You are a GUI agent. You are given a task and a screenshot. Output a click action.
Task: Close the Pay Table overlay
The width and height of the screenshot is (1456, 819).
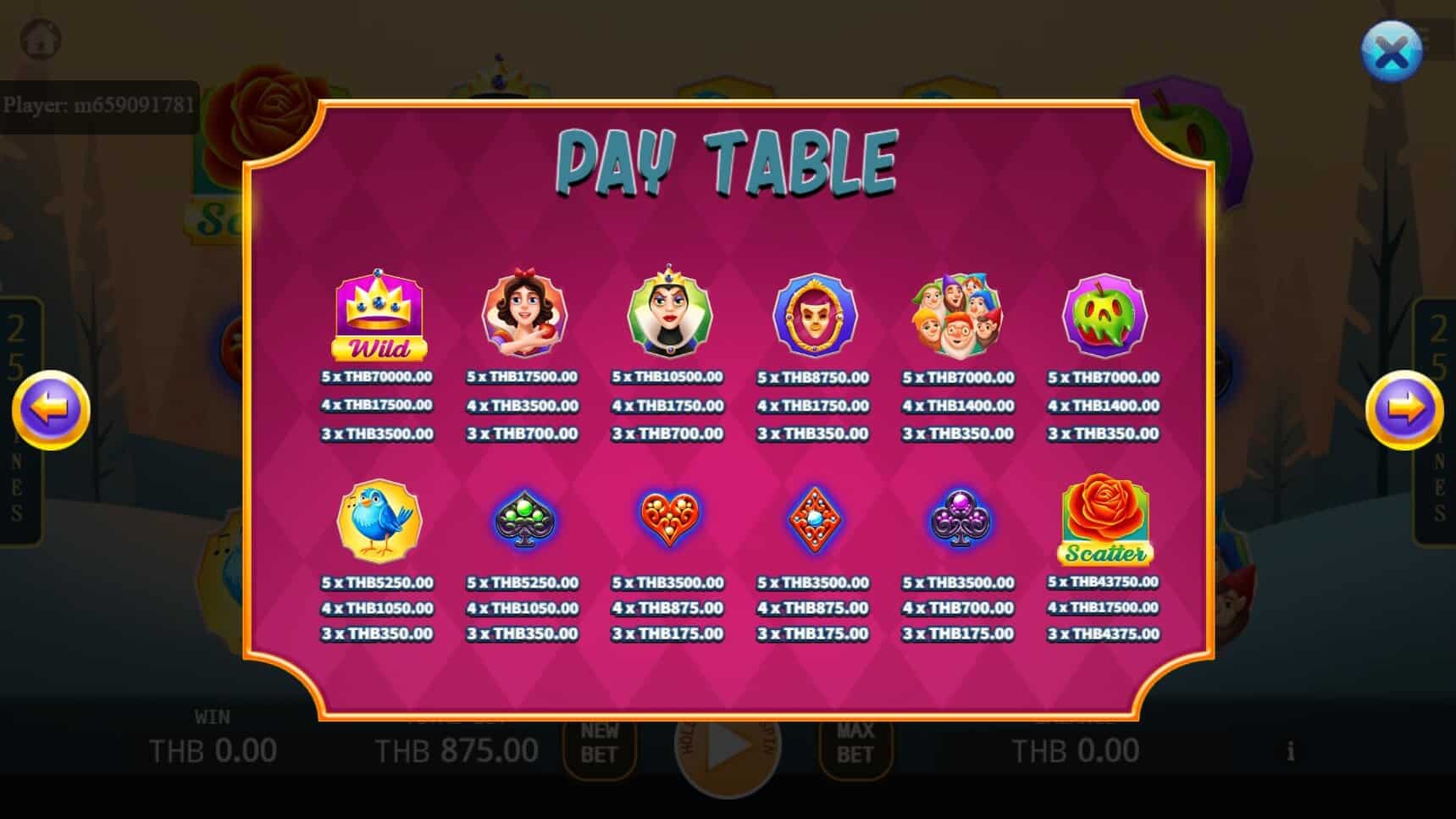(x=1390, y=51)
